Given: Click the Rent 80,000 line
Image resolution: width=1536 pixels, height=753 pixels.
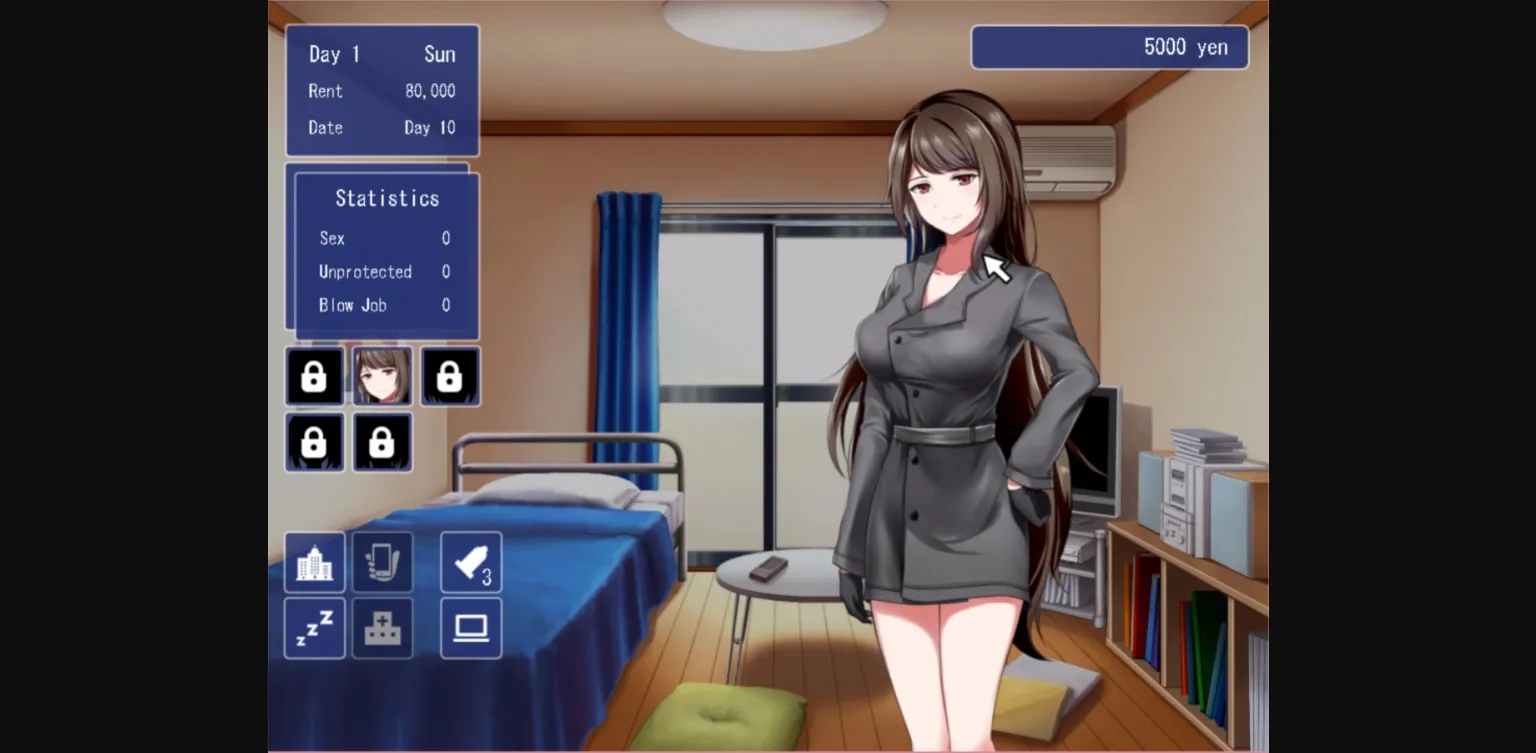Looking at the screenshot, I should 381,91.
